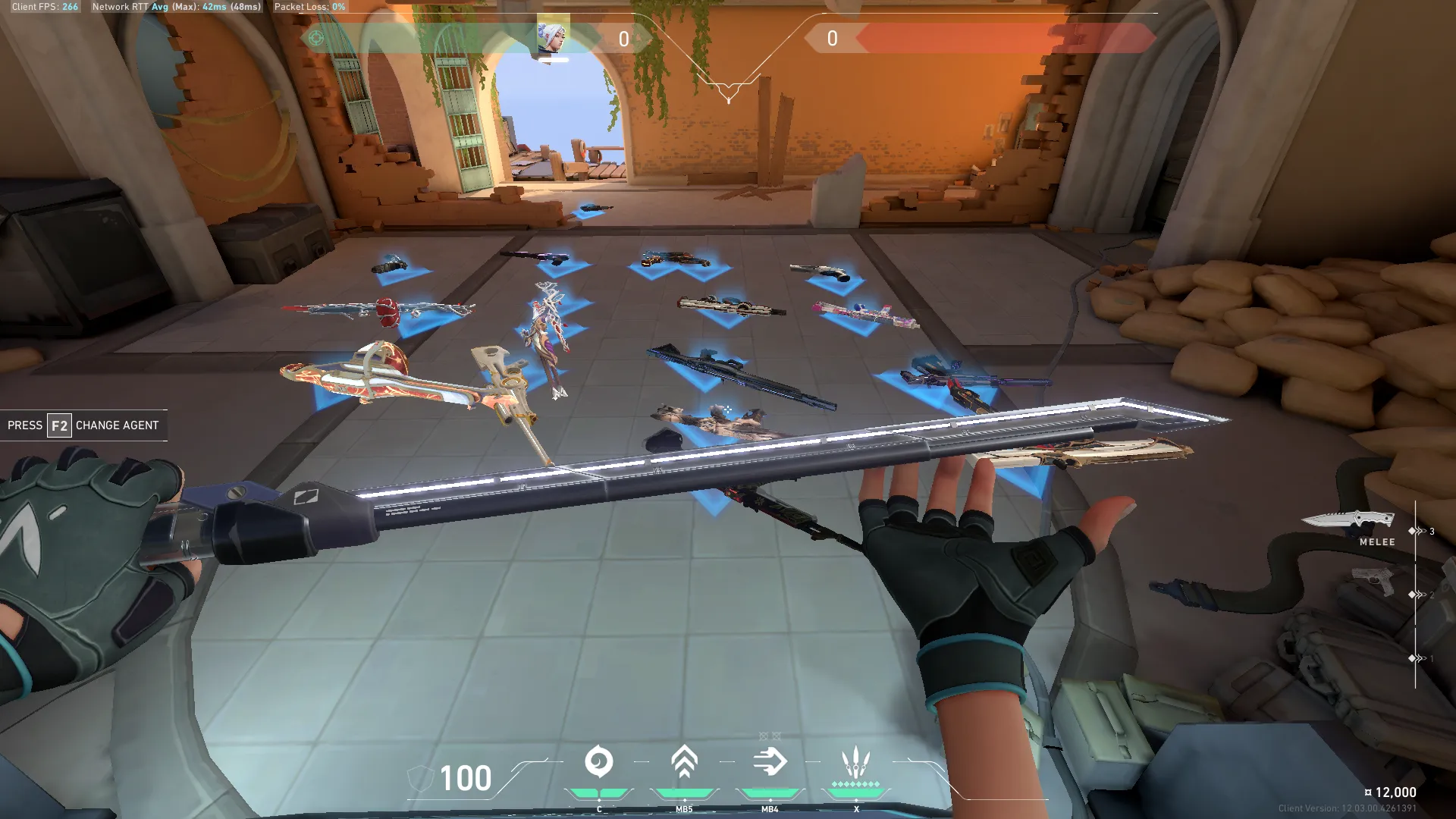Viewport: 1456px width, 819px height.
Task: Click the Jett agent portrait
Action: pyautogui.click(x=553, y=36)
